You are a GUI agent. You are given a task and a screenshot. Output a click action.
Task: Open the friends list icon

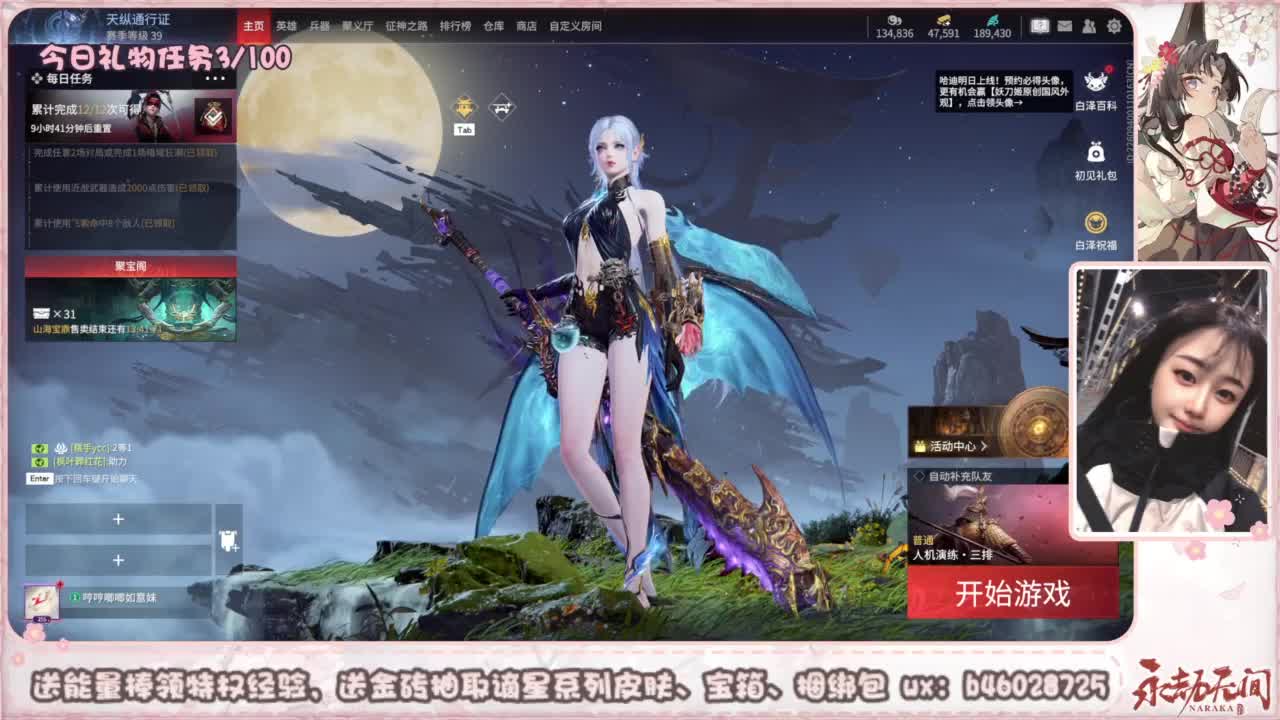coord(1088,27)
